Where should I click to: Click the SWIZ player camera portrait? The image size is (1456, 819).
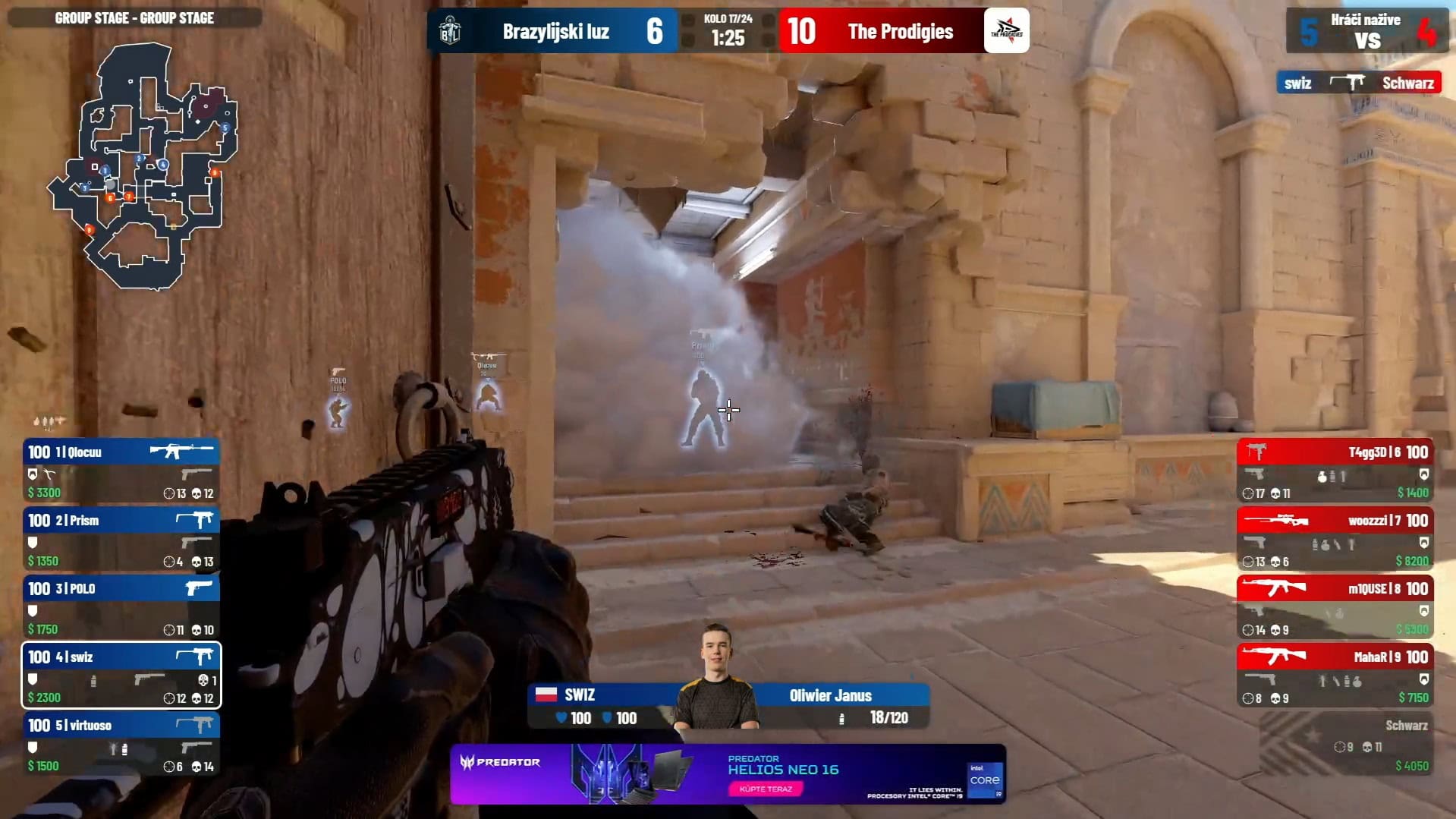pyautogui.click(x=716, y=676)
